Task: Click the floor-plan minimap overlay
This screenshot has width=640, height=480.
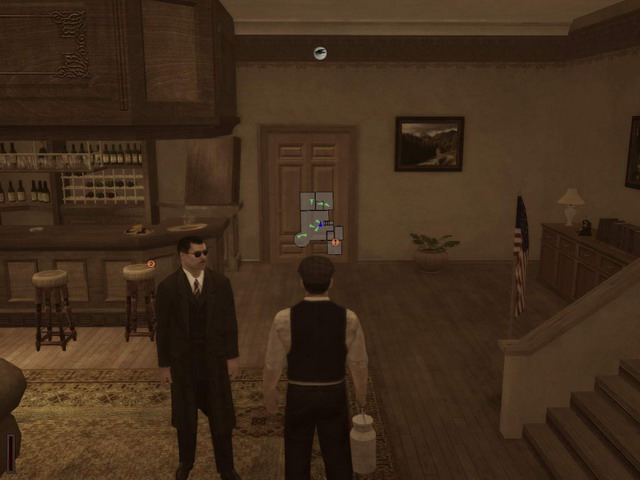Action: pos(320,222)
